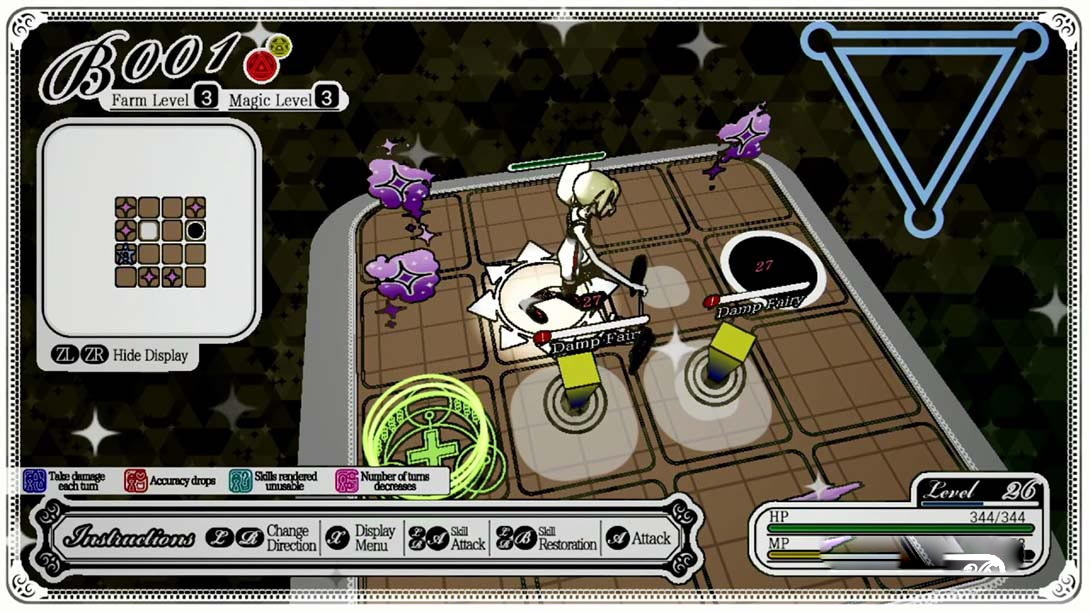The image size is (1090, 613).
Task: Choose the teal 'Skills rendered unusable' legend icon
Action: (x=240, y=482)
